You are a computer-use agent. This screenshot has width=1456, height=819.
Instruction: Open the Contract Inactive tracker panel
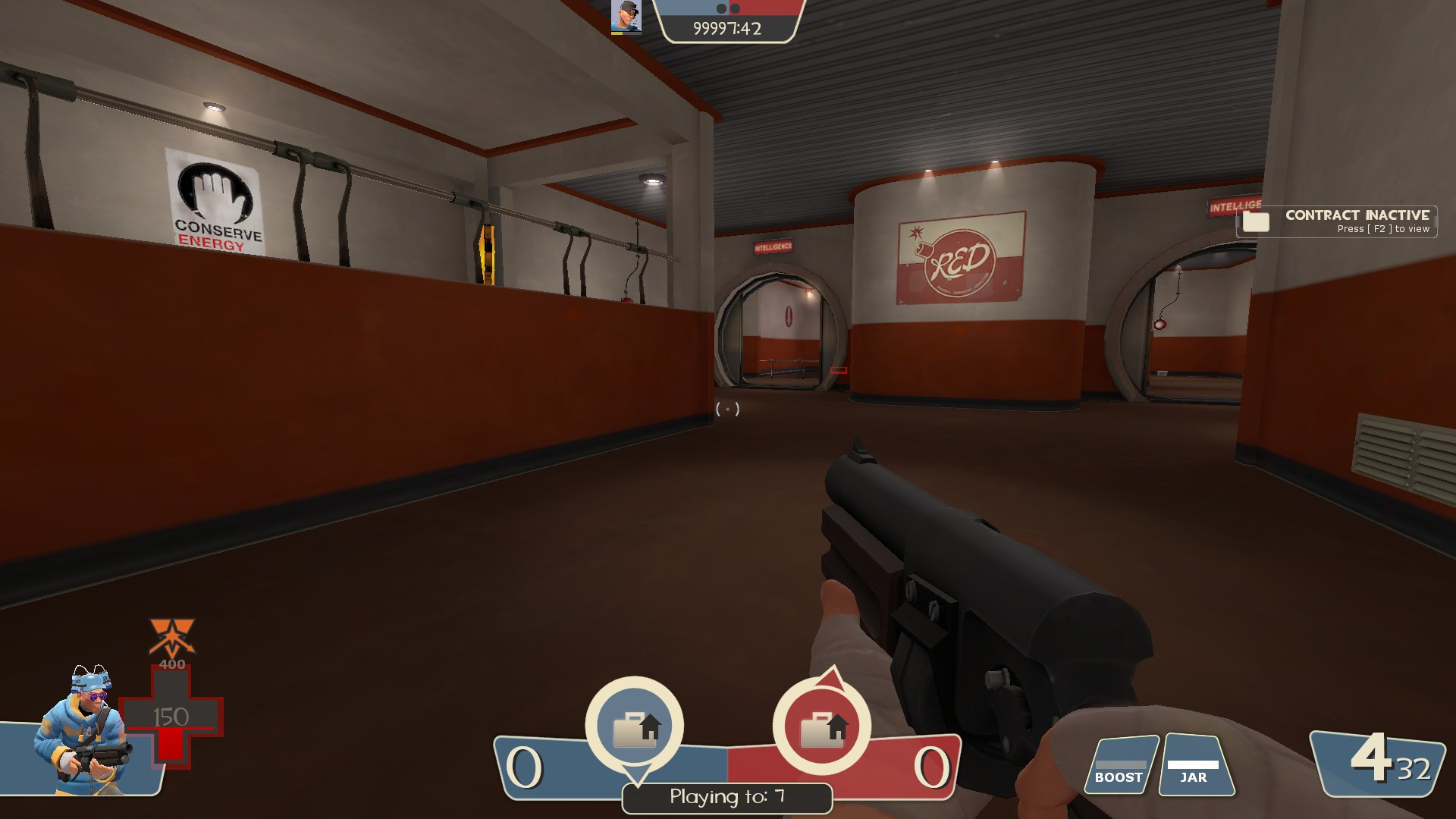(1337, 221)
